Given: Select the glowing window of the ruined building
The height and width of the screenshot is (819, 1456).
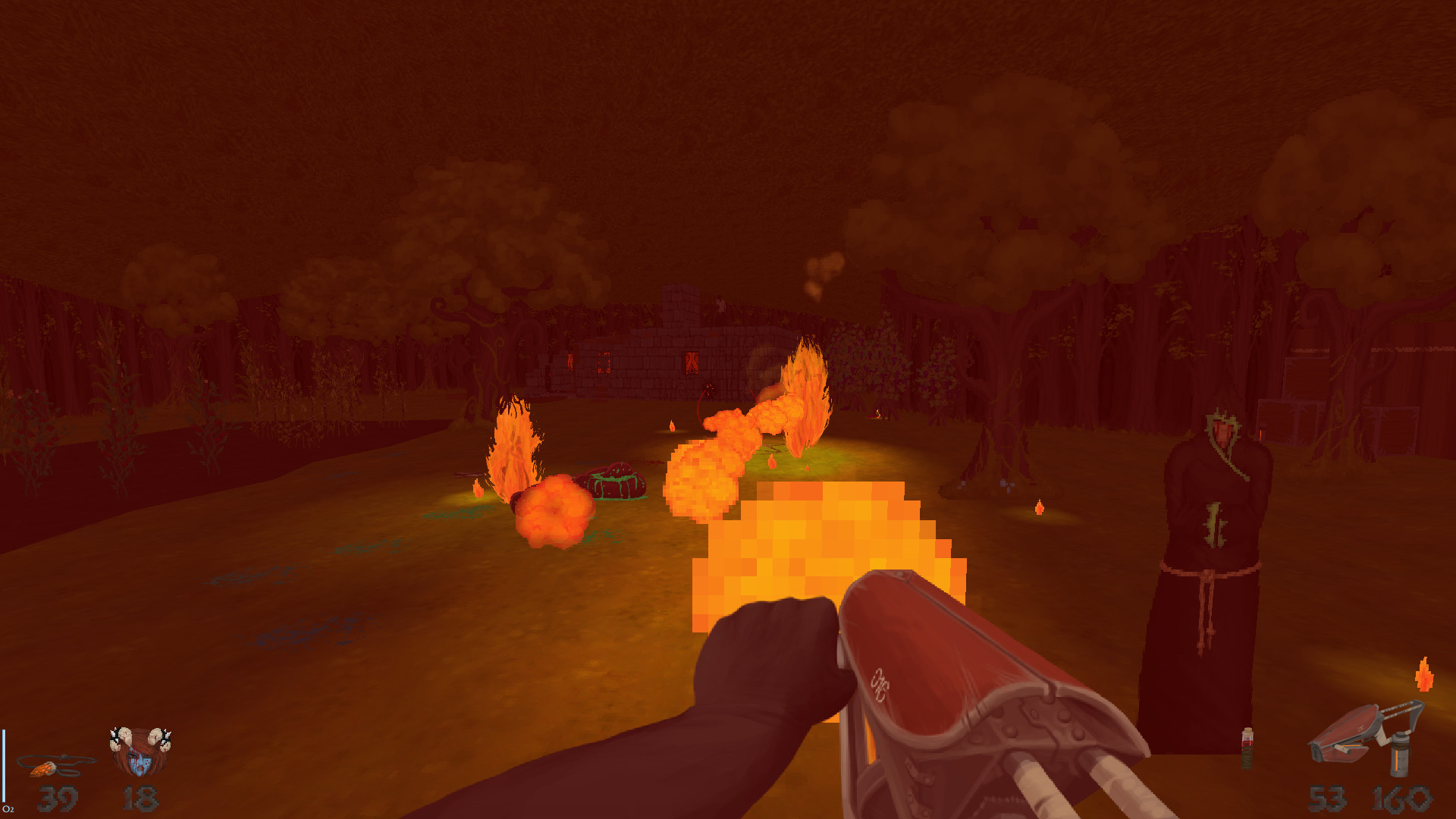Looking at the screenshot, I should 691,362.
